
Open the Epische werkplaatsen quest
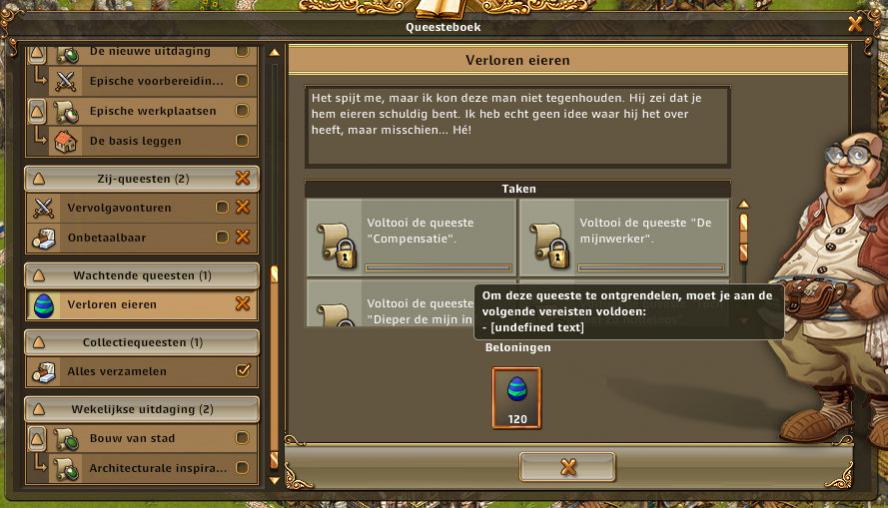[152, 111]
